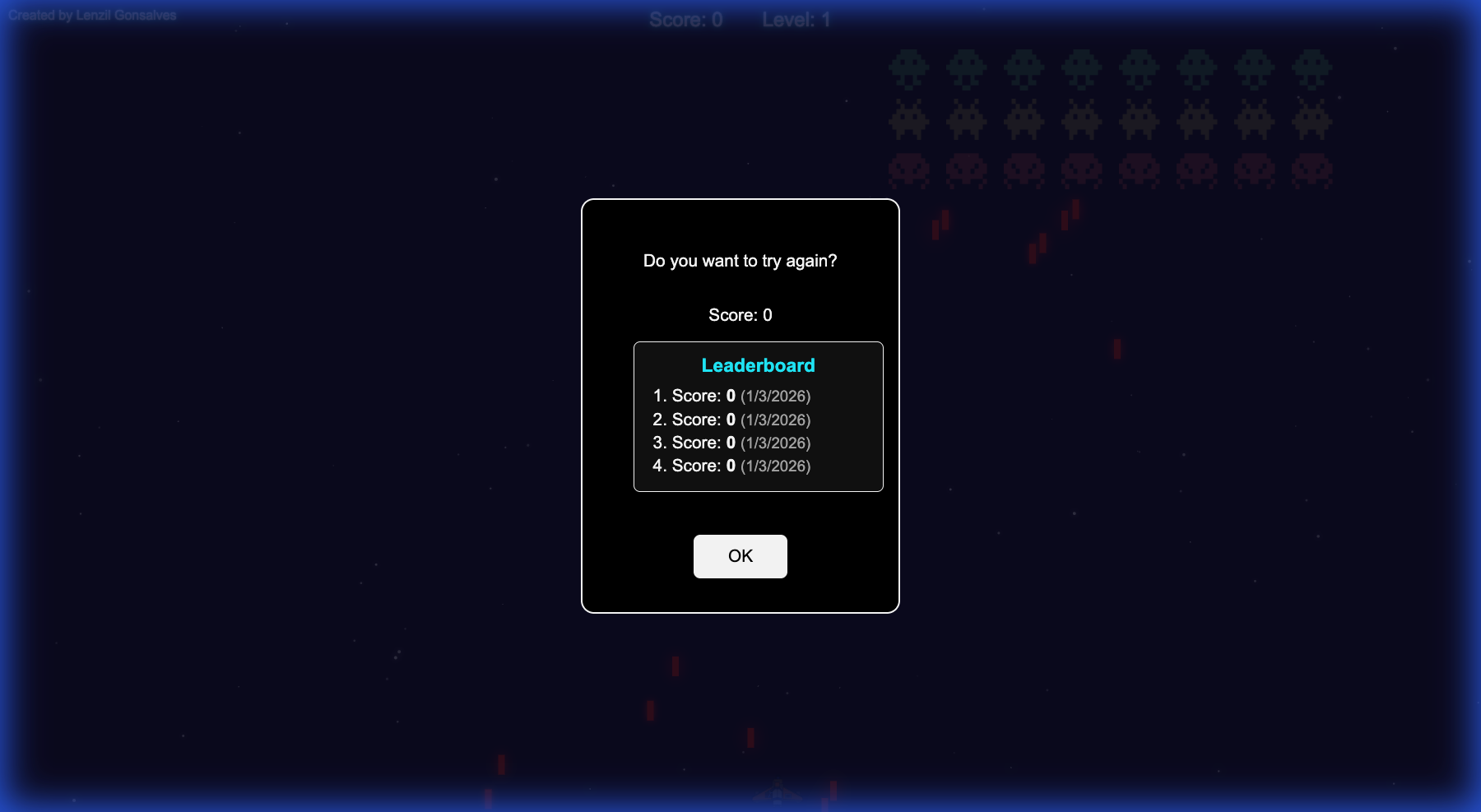Click the fourth leaderboard entry date
The image size is (1481, 812).
coord(776,466)
